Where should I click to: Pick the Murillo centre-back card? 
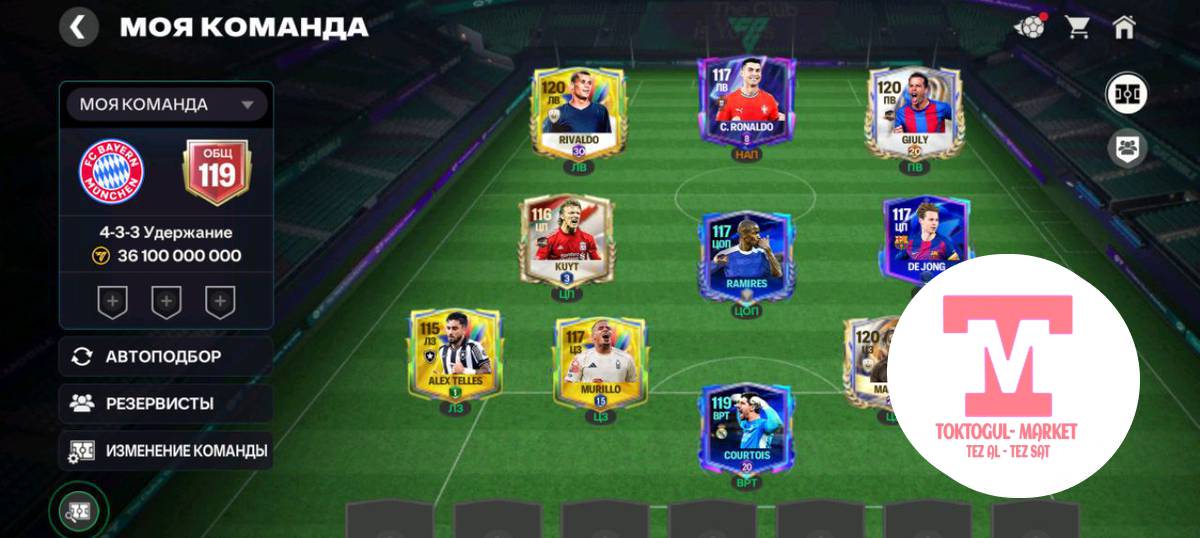tap(599, 362)
